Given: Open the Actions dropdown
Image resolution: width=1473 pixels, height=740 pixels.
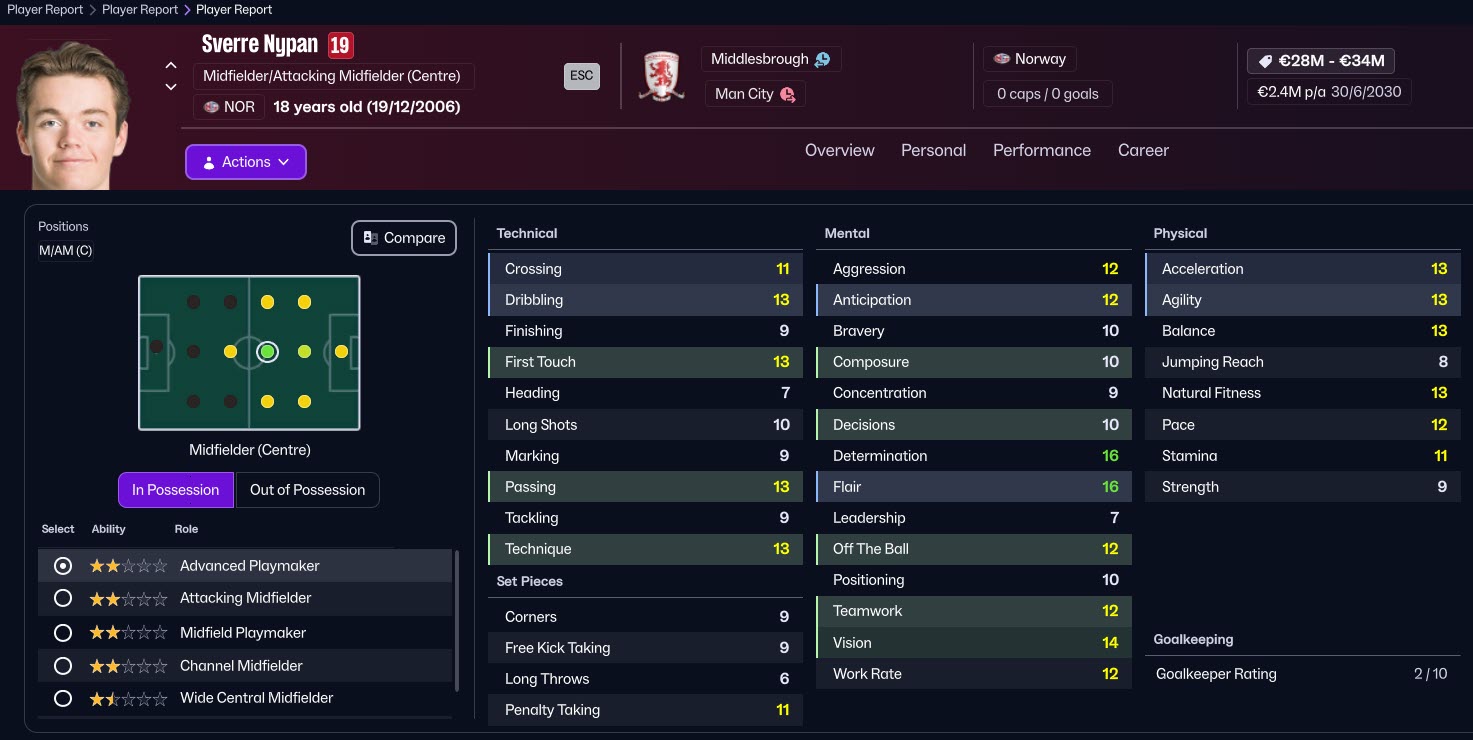Looking at the screenshot, I should [x=246, y=162].
